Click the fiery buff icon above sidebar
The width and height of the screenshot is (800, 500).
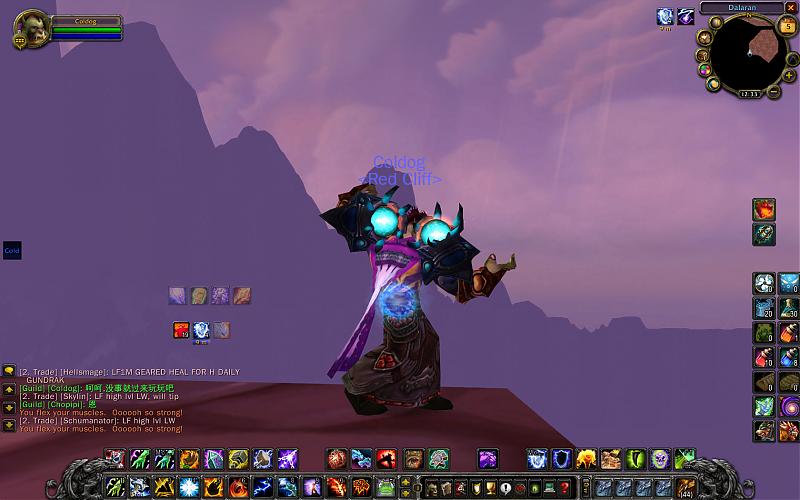tap(763, 209)
